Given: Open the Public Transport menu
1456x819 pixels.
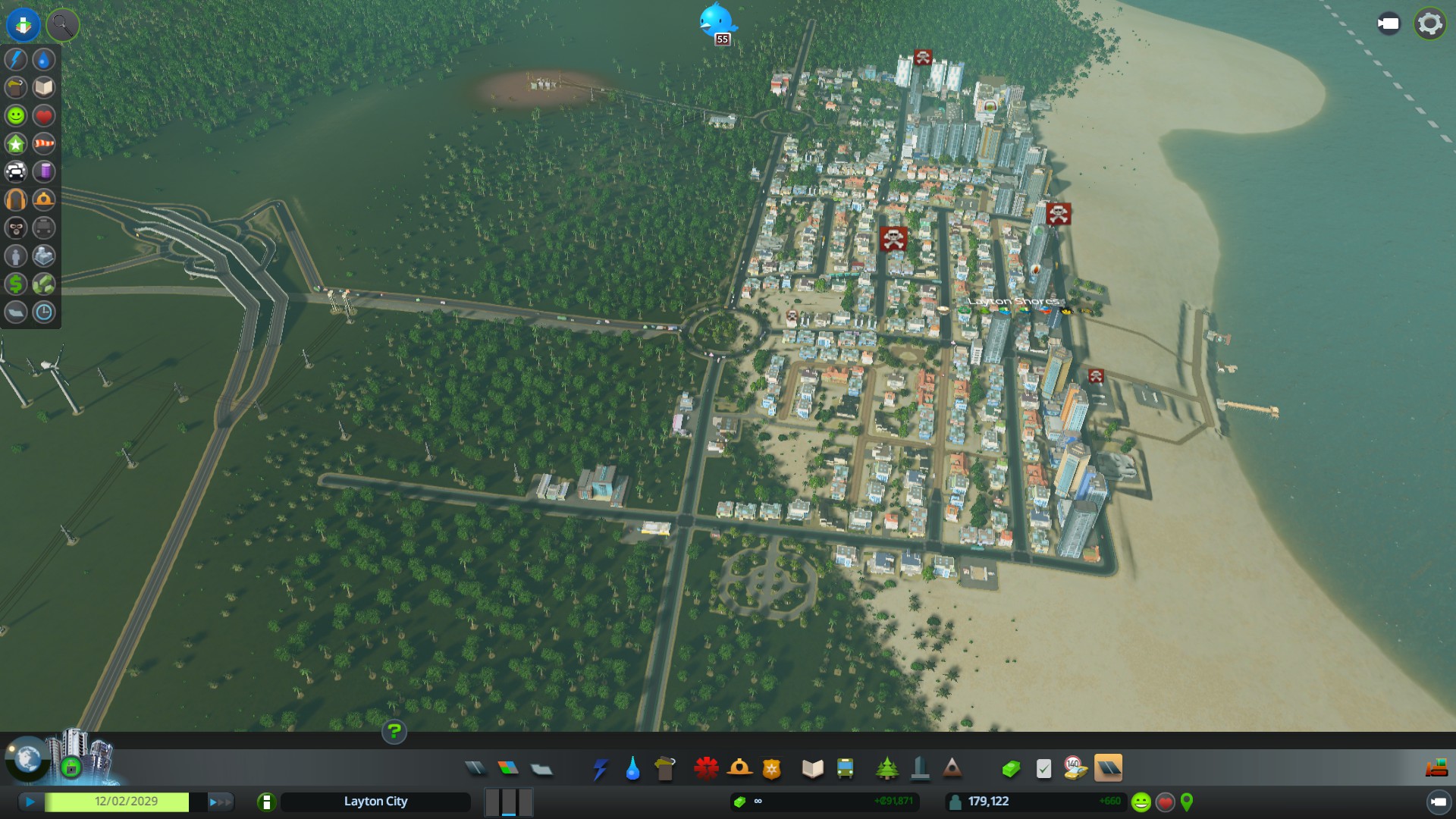Looking at the screenshot, I should [845, 769].
